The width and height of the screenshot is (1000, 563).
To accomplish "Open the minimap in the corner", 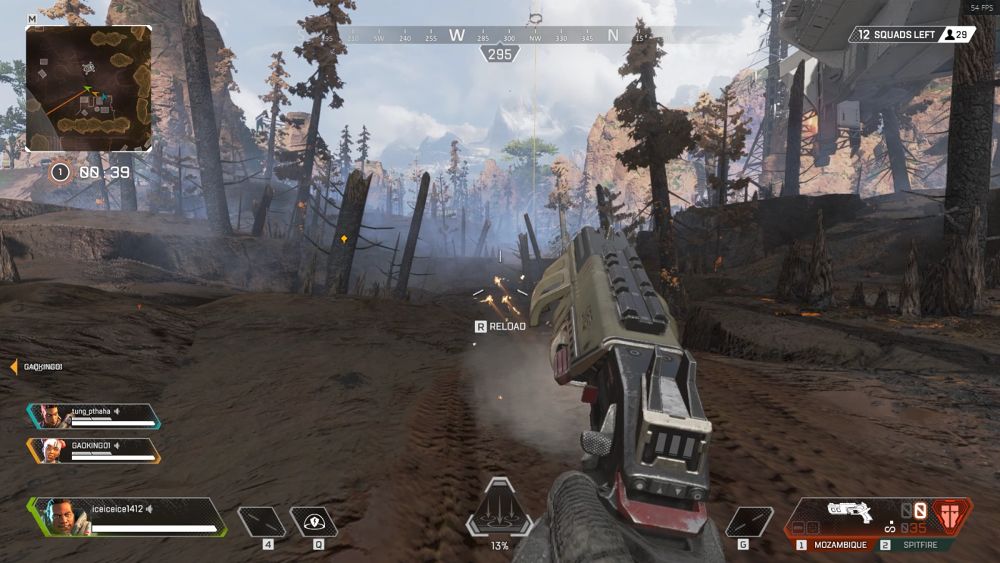I will (x=88, y=88).
